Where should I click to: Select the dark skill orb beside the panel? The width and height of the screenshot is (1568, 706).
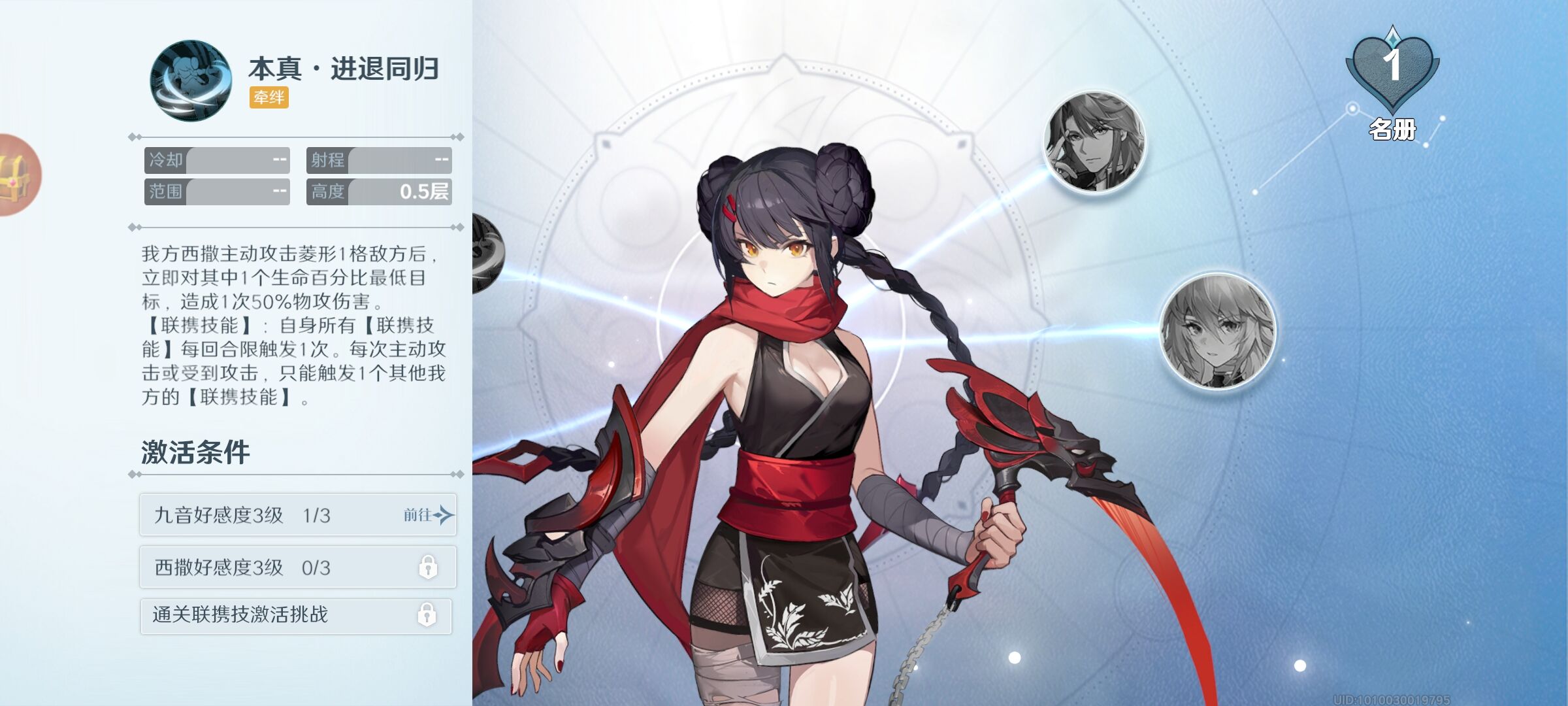[487, 254]
